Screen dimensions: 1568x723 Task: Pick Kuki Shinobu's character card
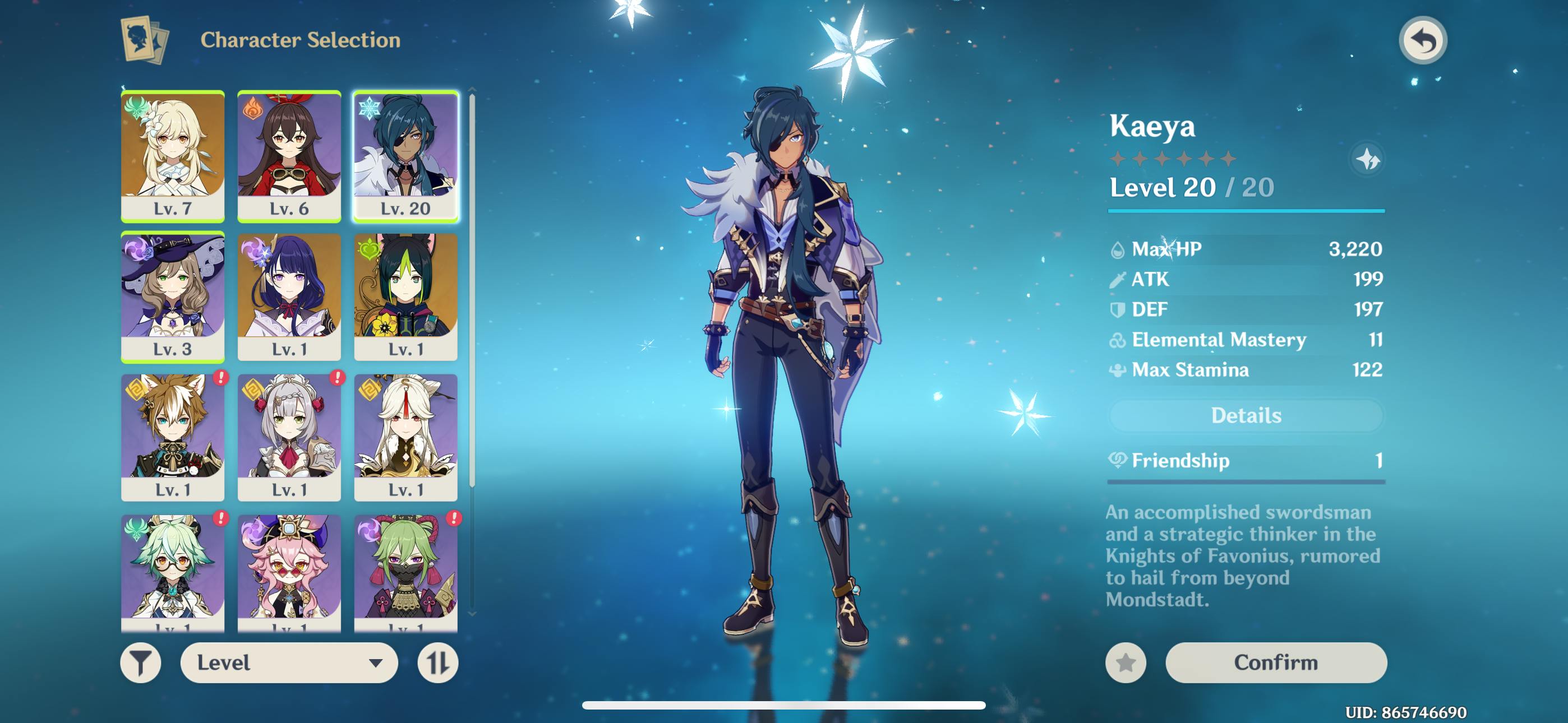[x=405, y=572]
